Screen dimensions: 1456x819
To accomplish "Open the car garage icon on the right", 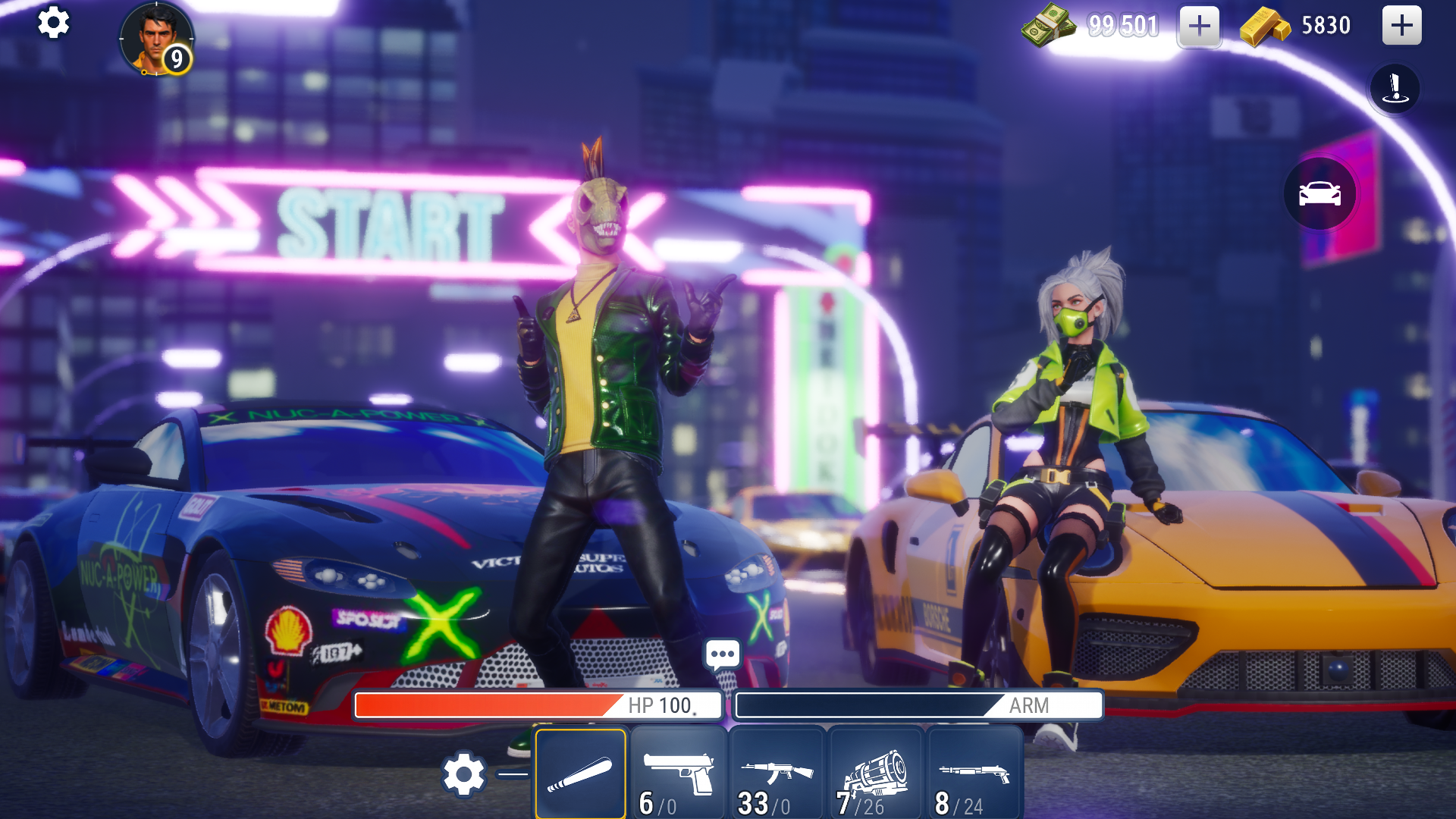I will pos(1320,194).
